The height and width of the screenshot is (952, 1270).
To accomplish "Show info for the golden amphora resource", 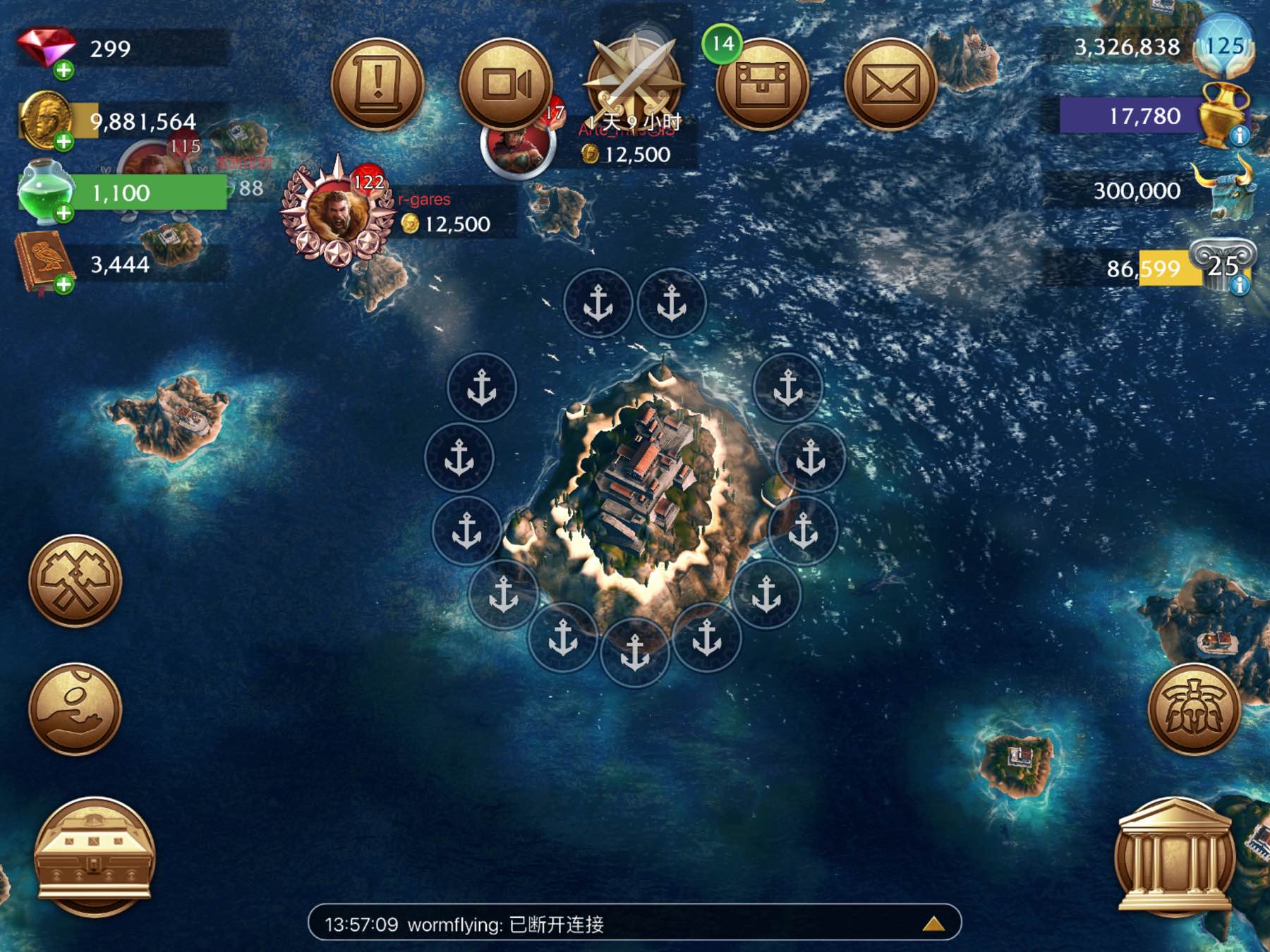I will pyautogui.click(x=1240, y=135).
